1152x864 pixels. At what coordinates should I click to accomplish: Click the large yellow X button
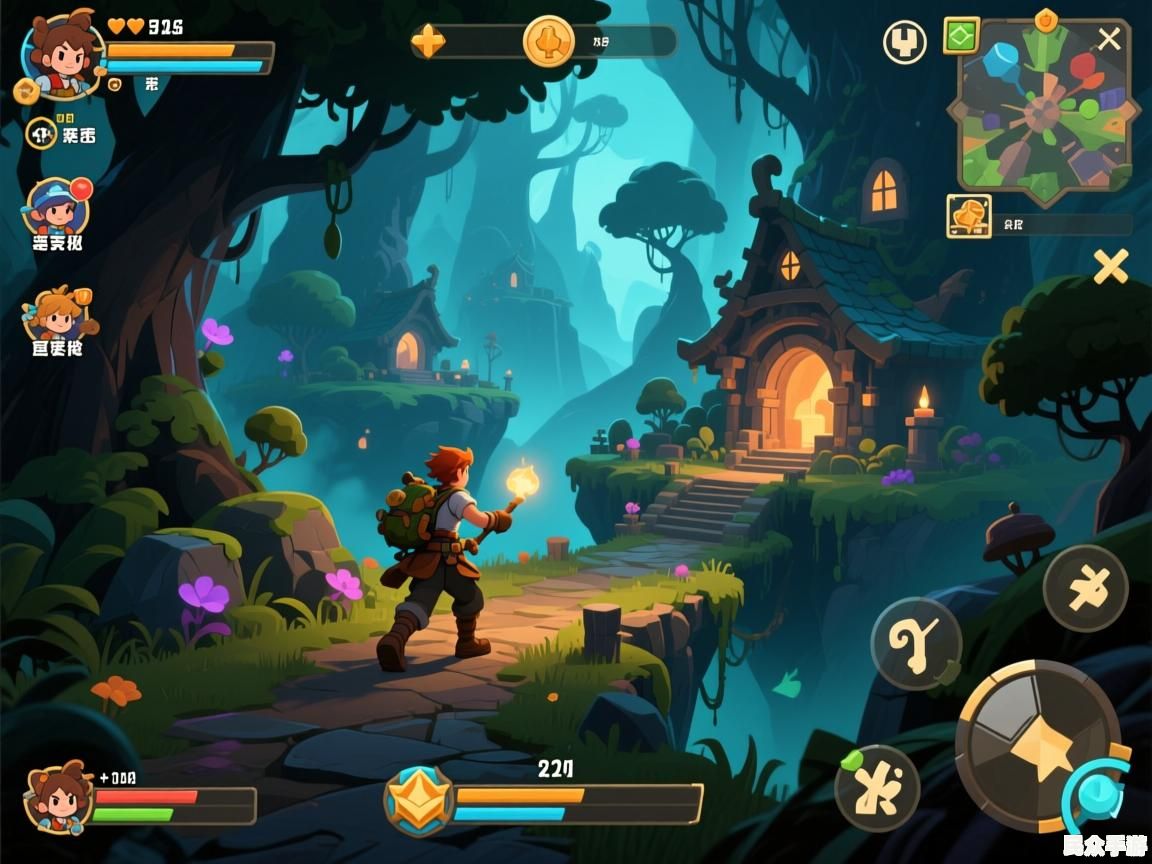coord(1110,266)
